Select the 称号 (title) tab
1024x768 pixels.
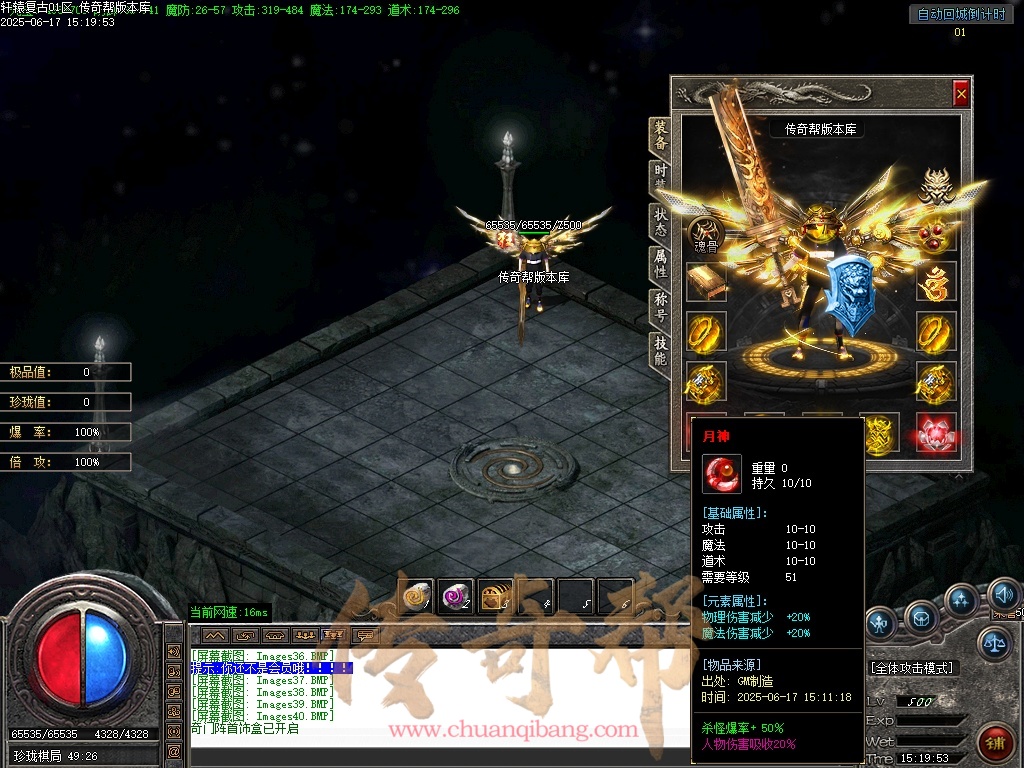[x=661, y=306]
